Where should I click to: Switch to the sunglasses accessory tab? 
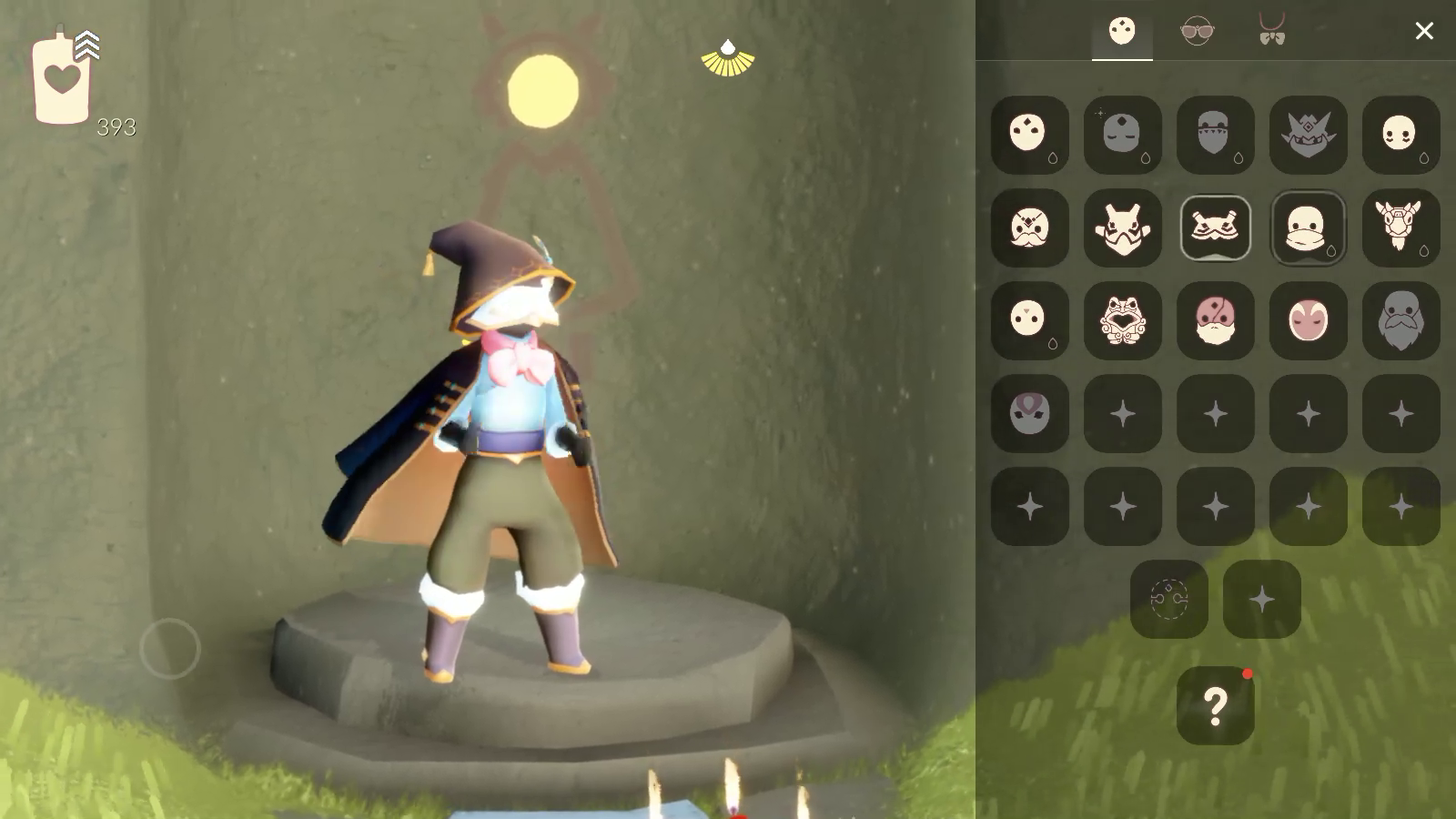pyautogui.click(x=1197, y=31)
